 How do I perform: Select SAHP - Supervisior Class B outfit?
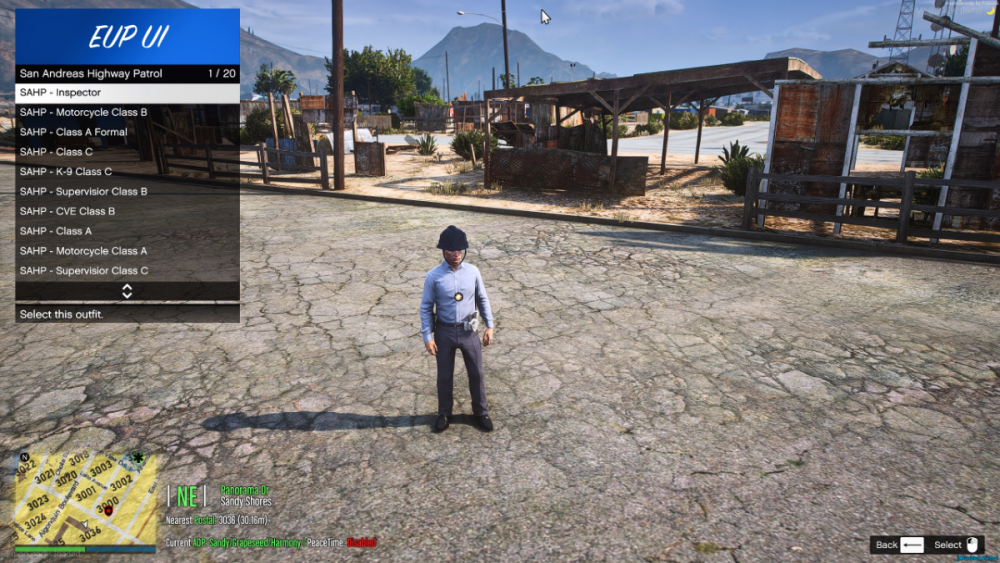pyautogui.click(x=127, y=191)
